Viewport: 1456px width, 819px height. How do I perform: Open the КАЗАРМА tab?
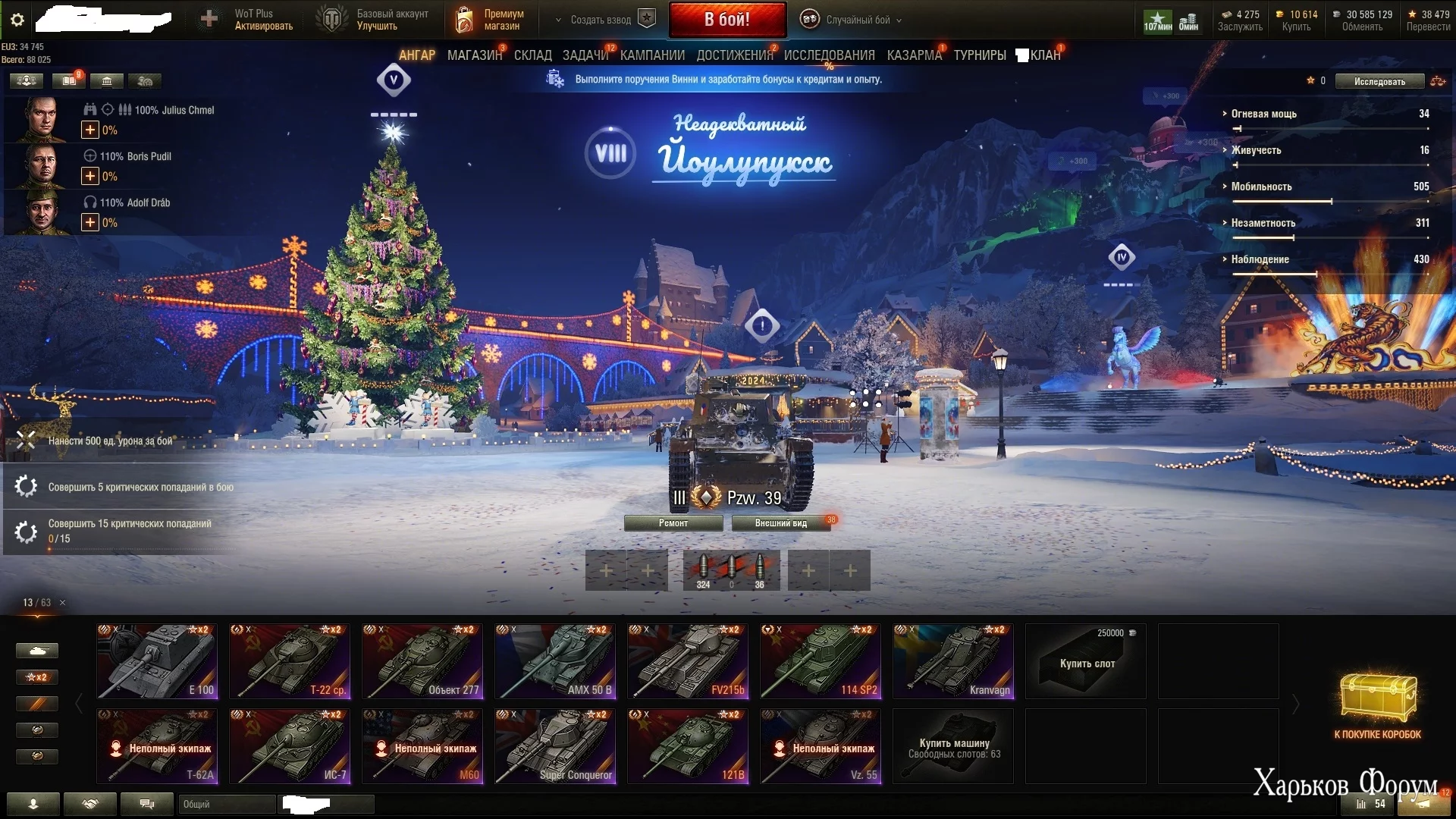(914, 55)
